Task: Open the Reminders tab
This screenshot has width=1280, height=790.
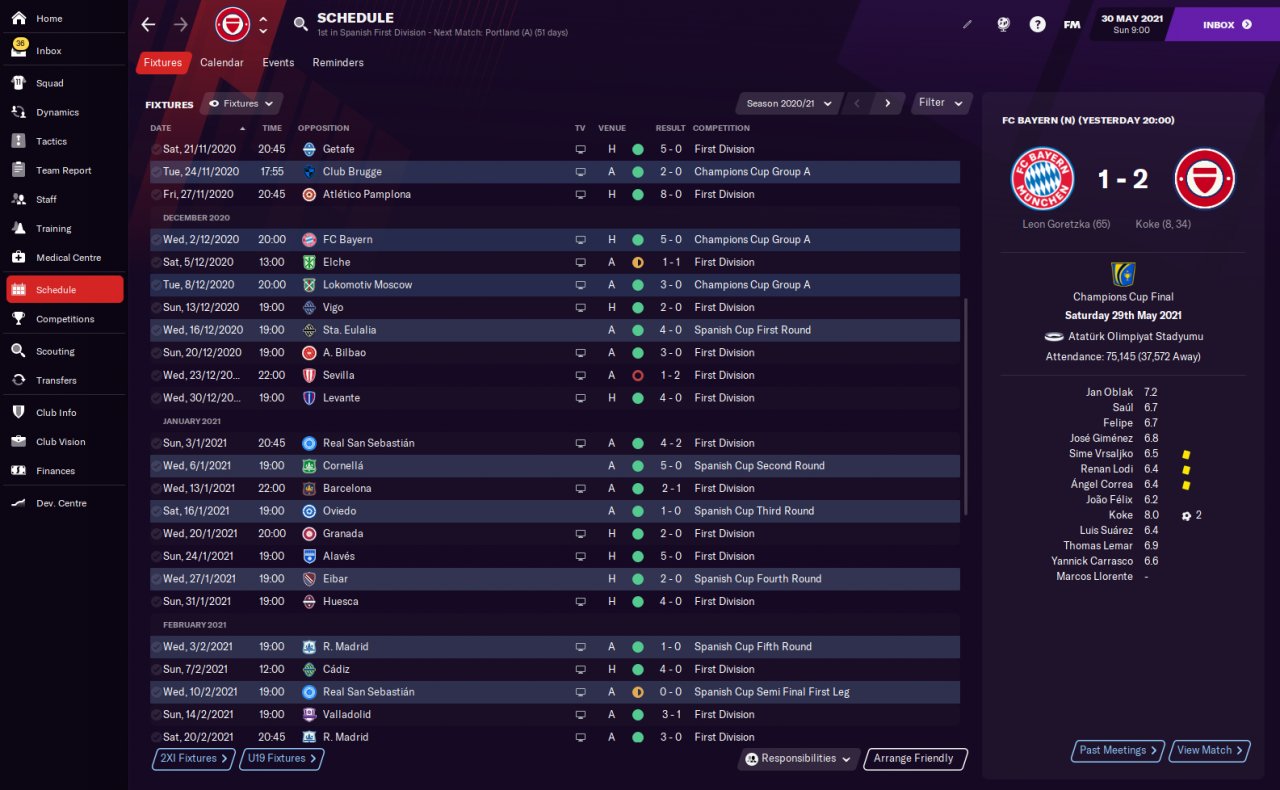Action: [x=338, y=63]
